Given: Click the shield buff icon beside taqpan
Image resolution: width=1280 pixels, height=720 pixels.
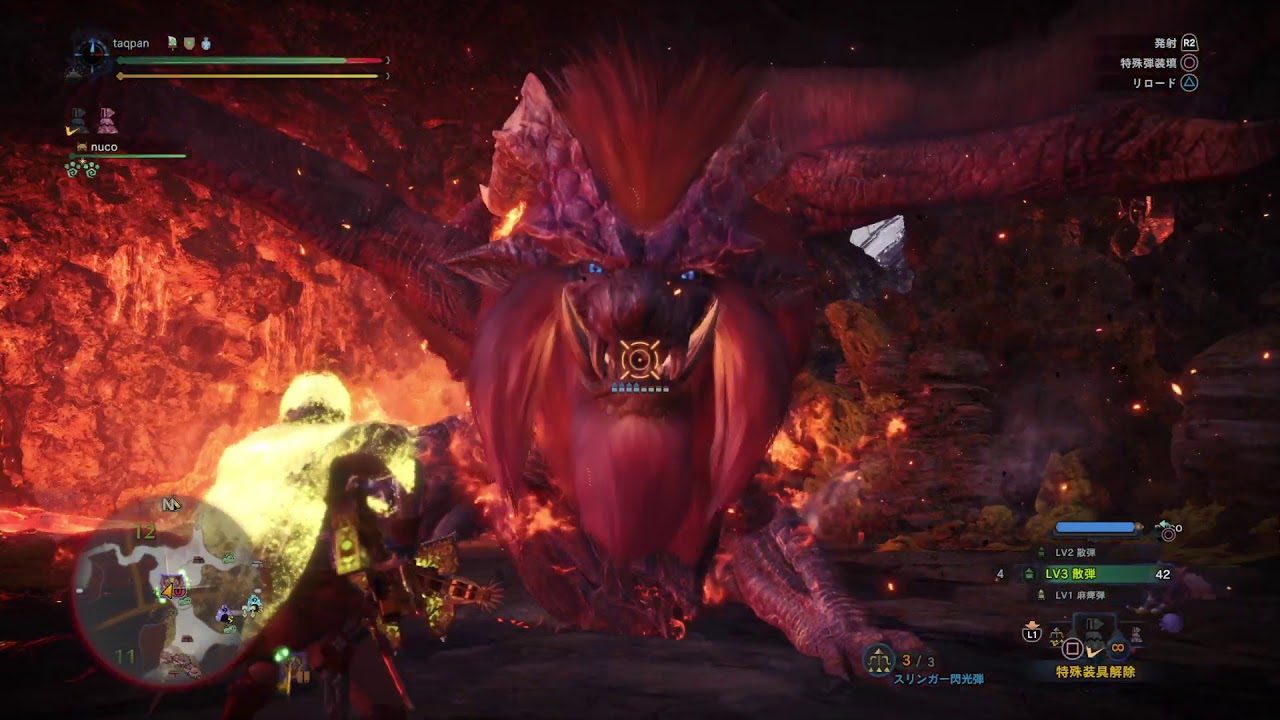Looking at the screenshot, I should 188,44.
